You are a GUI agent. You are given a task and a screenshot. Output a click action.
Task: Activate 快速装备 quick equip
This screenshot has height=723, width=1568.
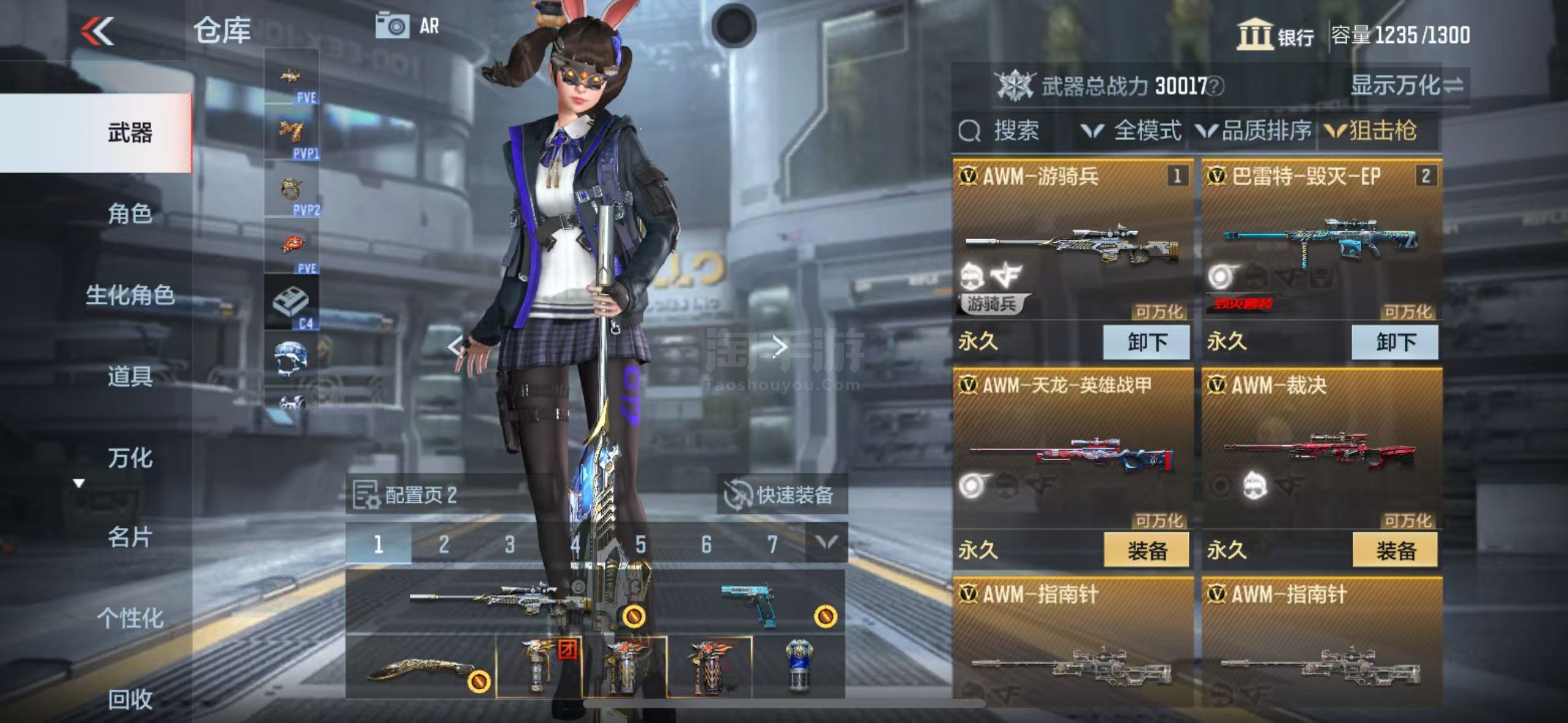coord(782,494)
